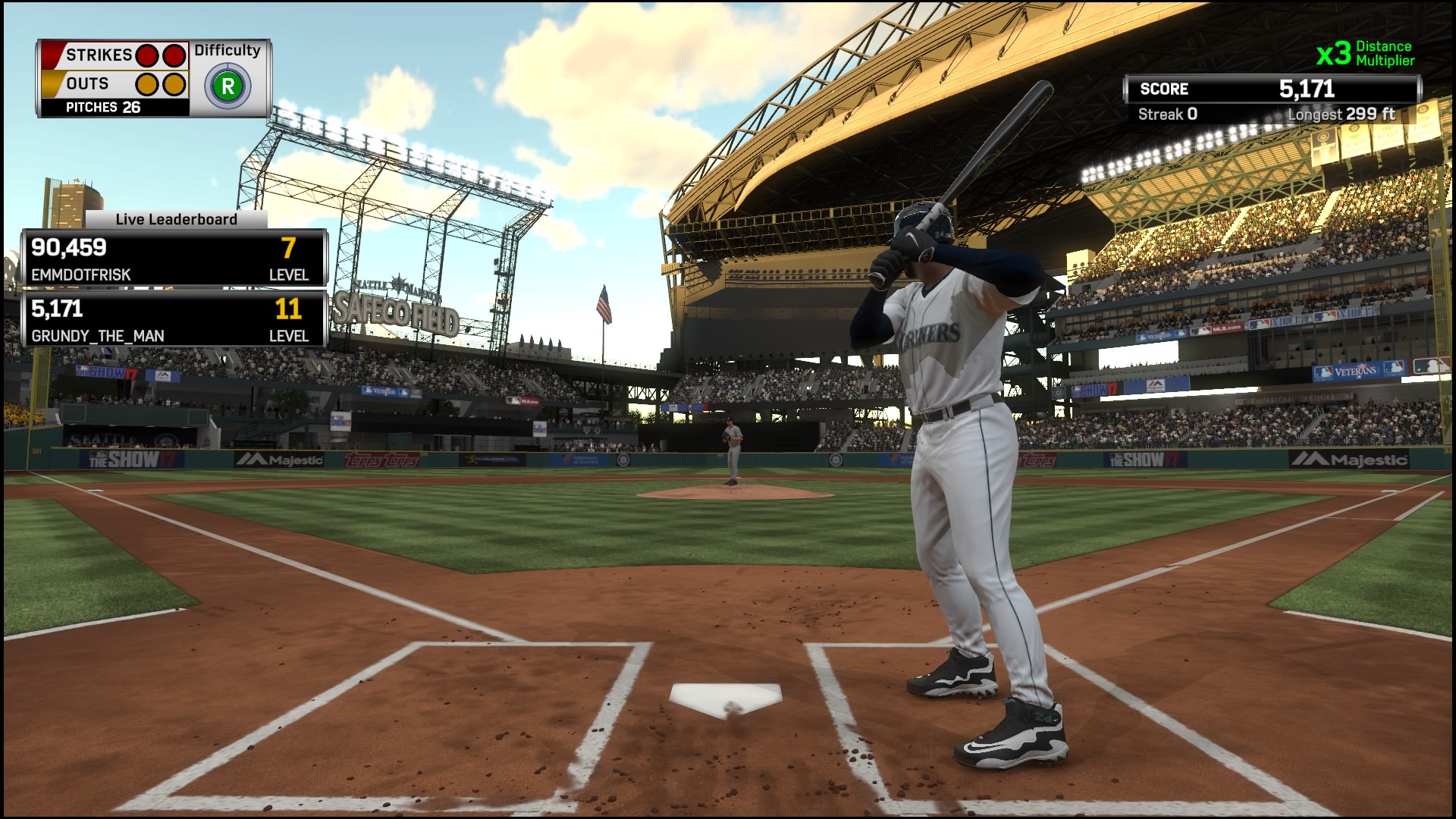Screen dimensions: 1456x819
Task: Select the second red strikes indicator
Action: coord(174,55)
